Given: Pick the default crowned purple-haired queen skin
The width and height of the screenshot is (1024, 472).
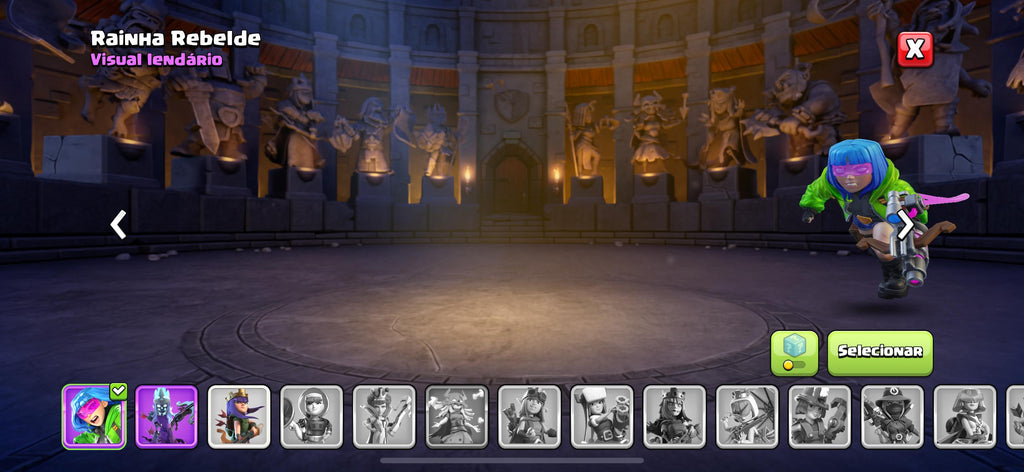Looking at the screenshot, I should tap(239, 415).
